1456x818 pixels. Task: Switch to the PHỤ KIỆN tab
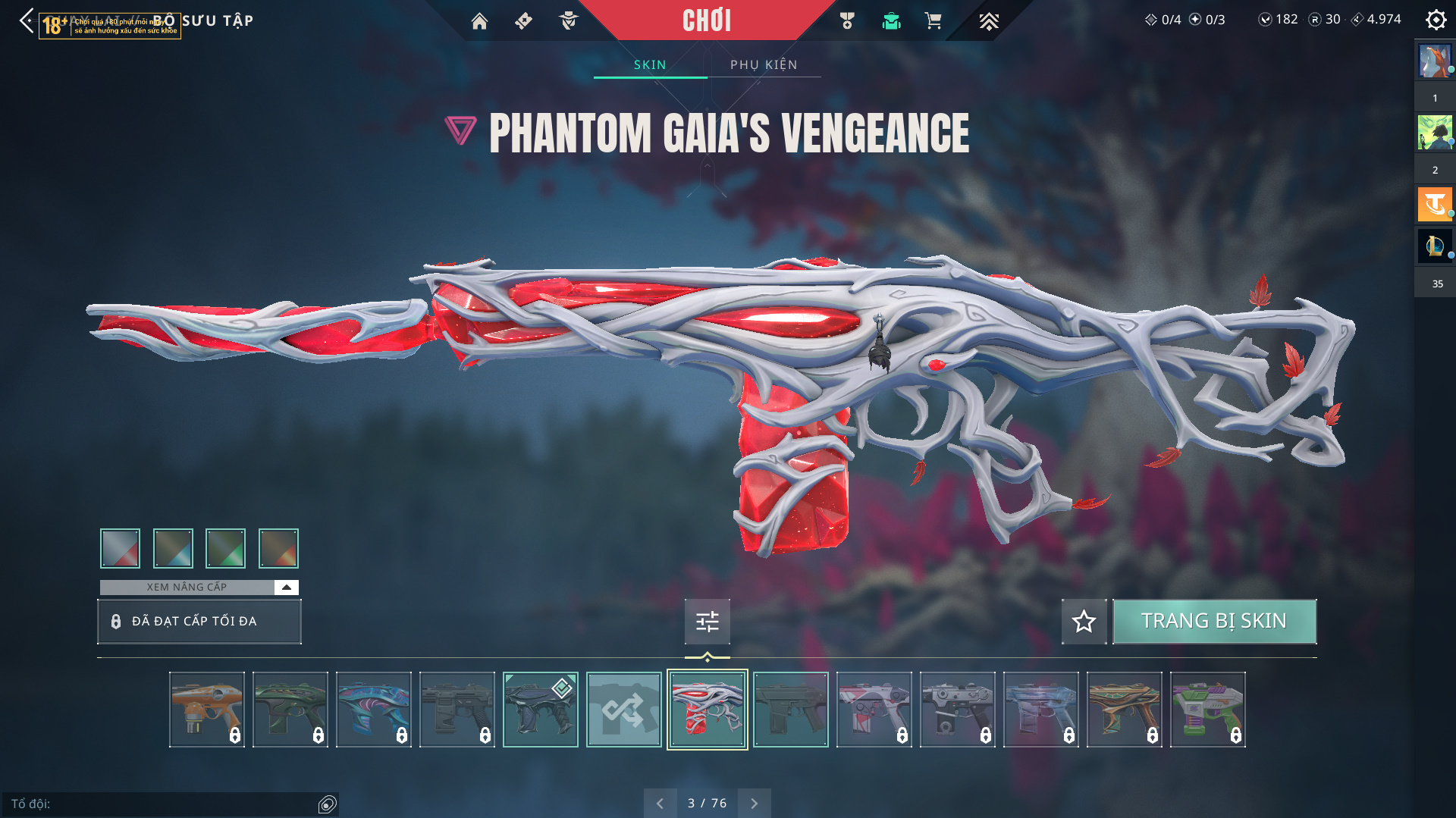point(764,65)
